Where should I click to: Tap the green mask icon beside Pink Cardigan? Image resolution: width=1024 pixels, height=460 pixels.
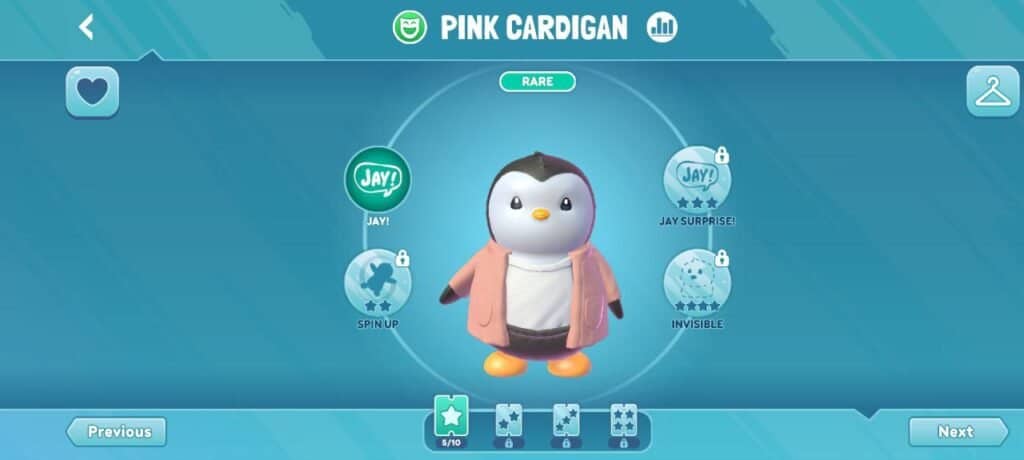click(x=409, y=27)
